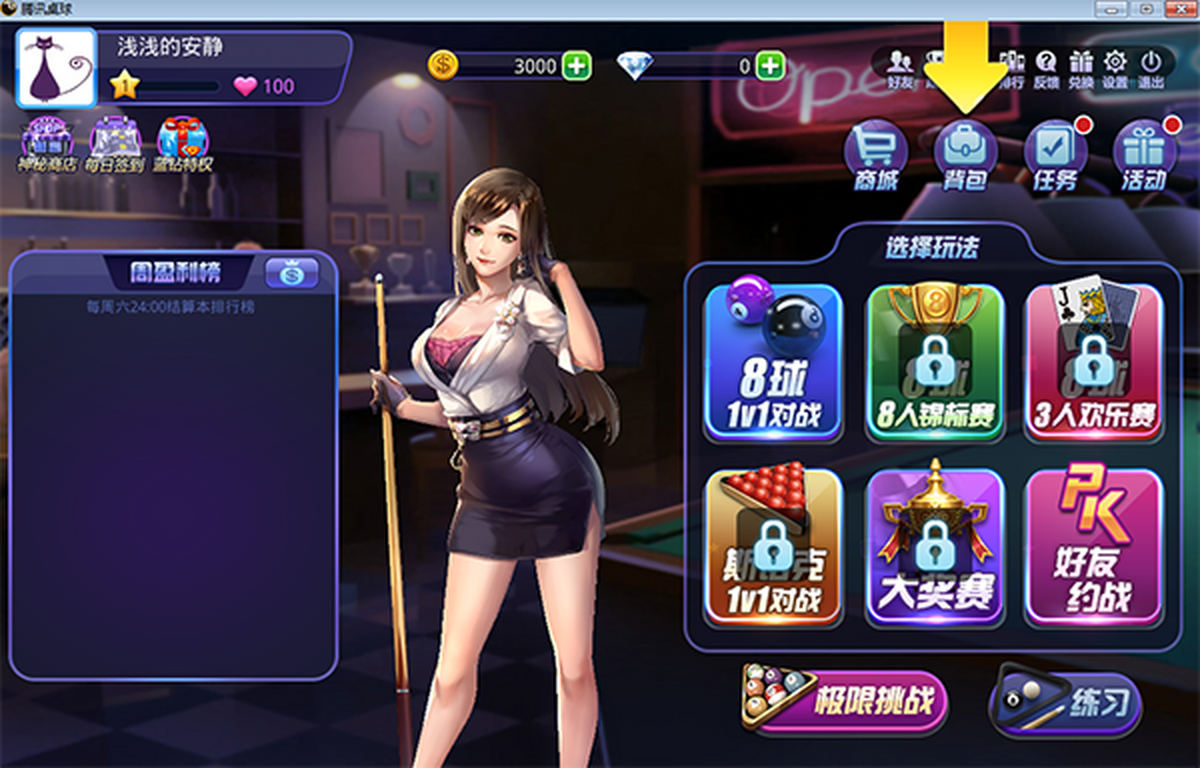Select the locked 斯诺克 1v1对战 tile
This screenshot has width=1200, height=768.
tap(773, 547)
